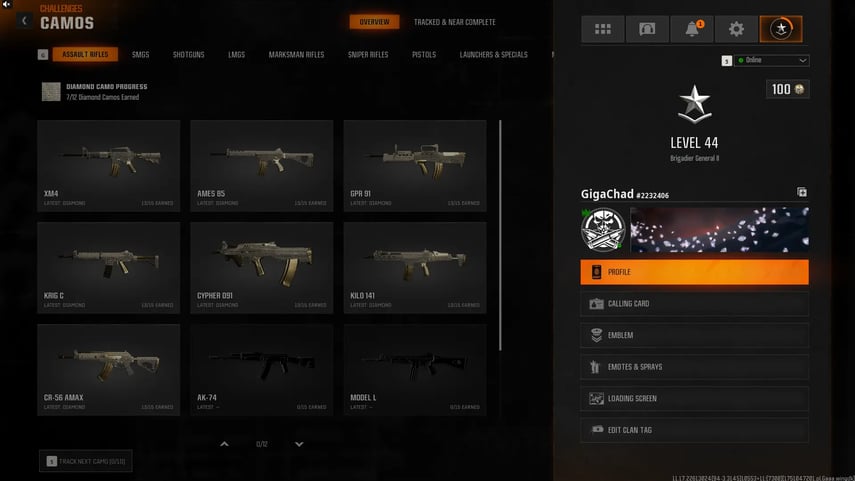The image size is (855, 481).
Task: Show the Sniper Rifles category
Action: pos(368,54)
